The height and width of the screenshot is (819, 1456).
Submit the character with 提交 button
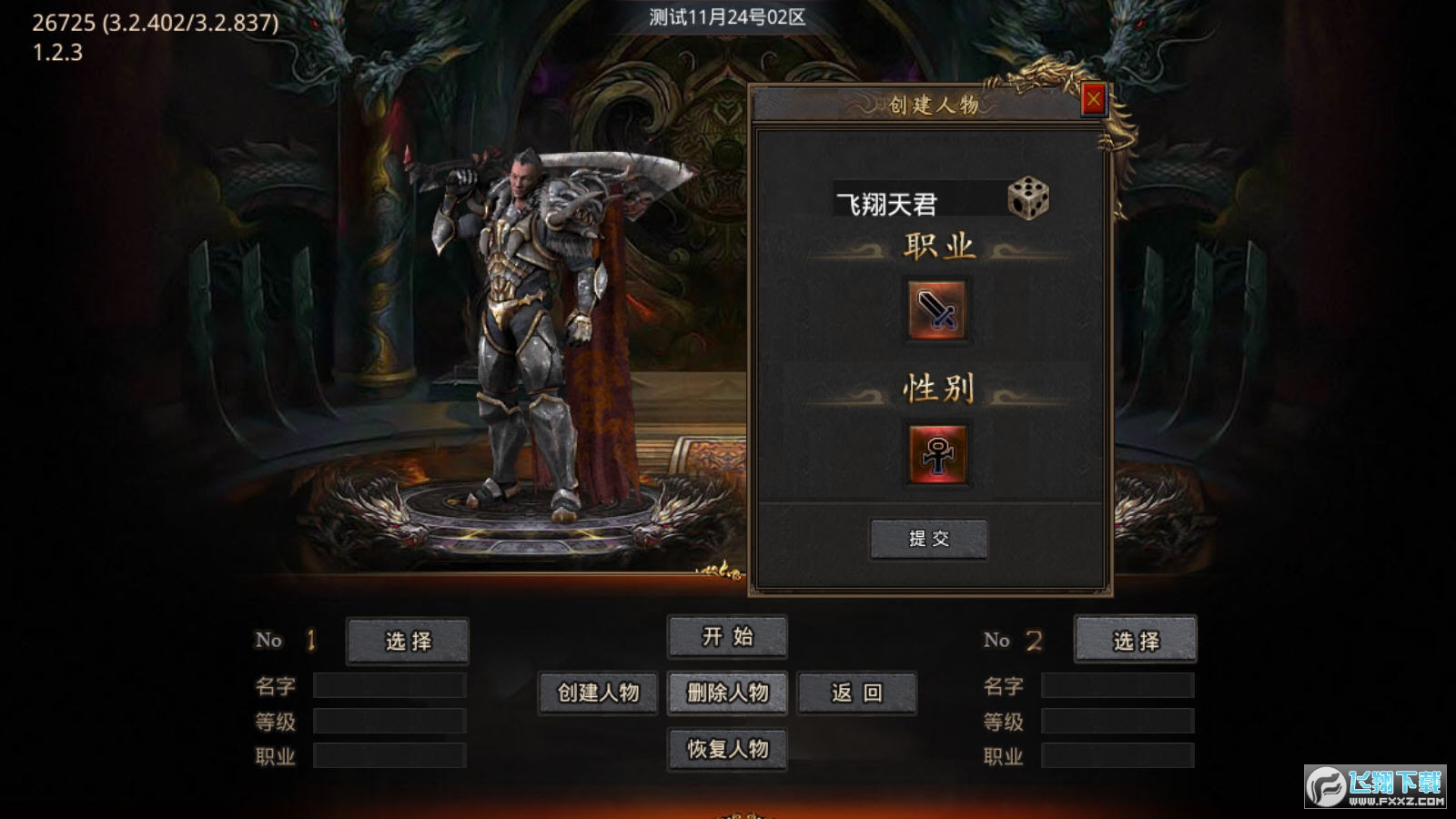coord(928,539)
